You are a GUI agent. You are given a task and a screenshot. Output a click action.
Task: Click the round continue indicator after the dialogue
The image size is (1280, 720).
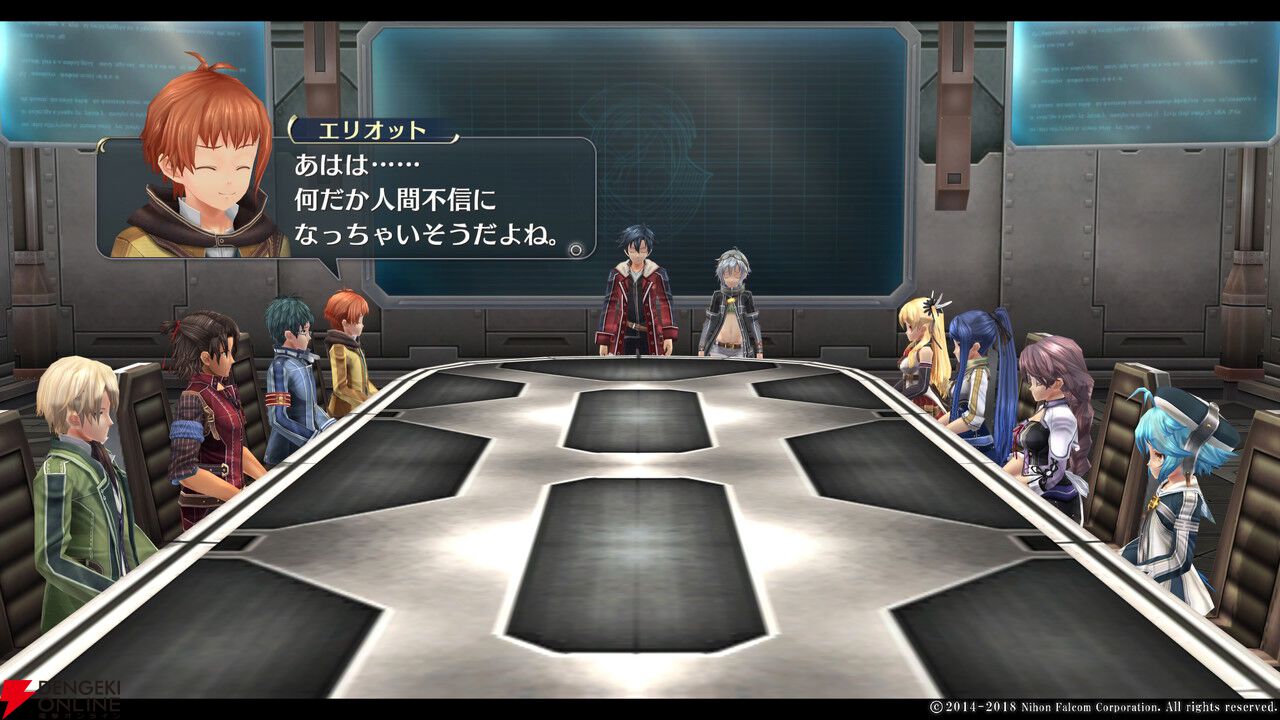tap(575, 249)
